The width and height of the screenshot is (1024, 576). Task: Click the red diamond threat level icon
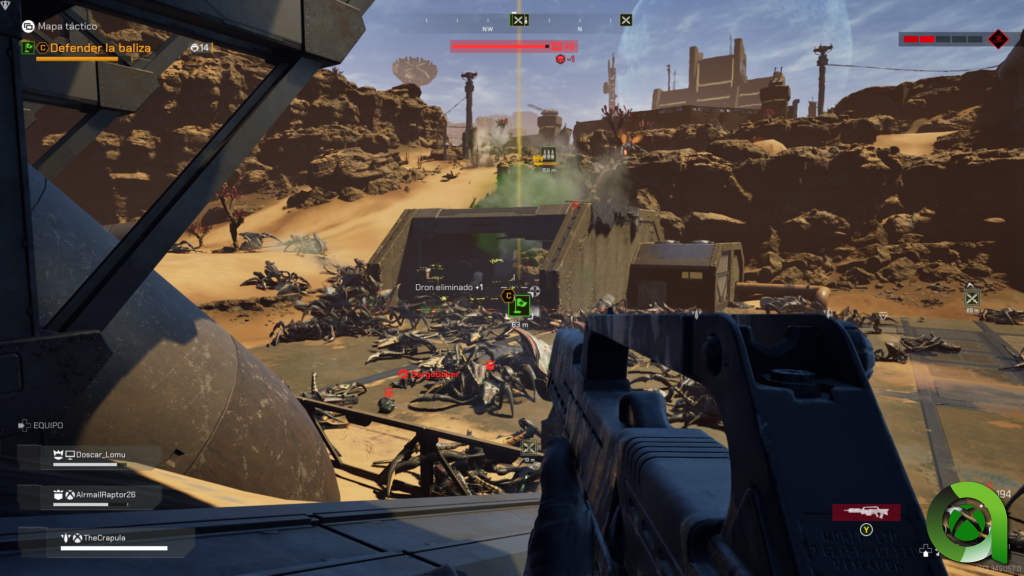click(997, 39)
